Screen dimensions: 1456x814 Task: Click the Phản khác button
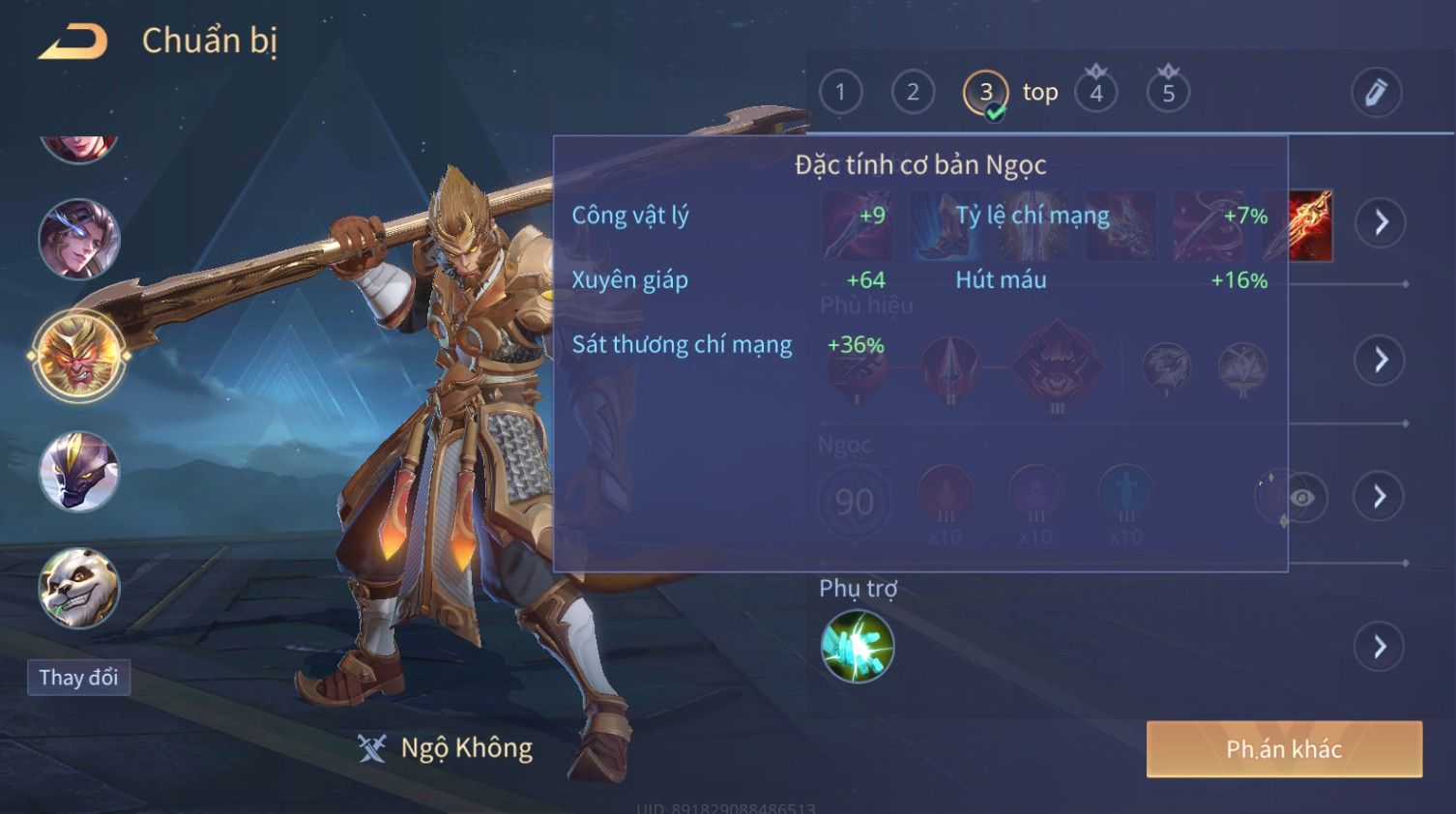pyautogui.click(x=1284, y=749)
